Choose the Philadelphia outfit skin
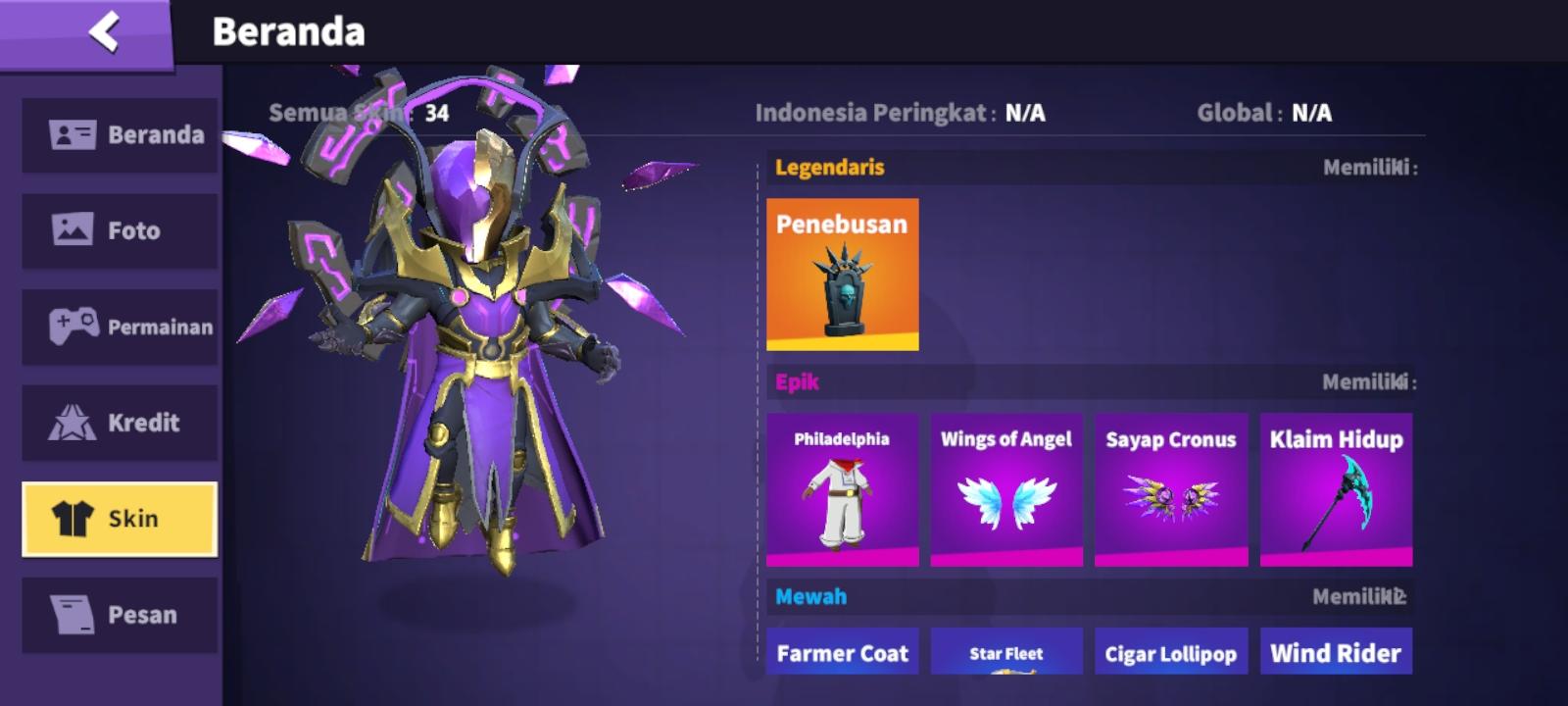This screenshot has height=706, width=1568. (x=842, y=489)
